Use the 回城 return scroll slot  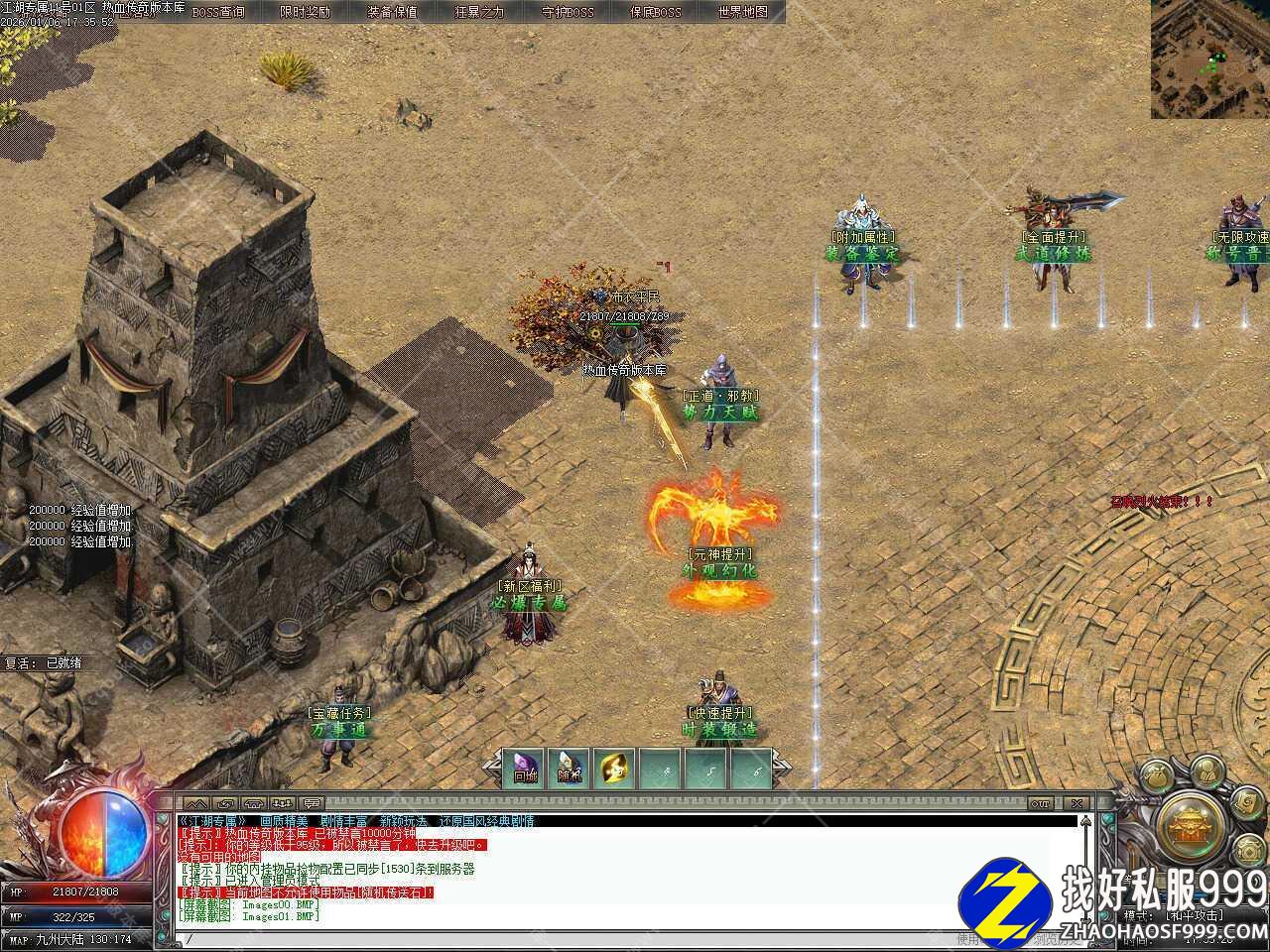click(524, 769)
